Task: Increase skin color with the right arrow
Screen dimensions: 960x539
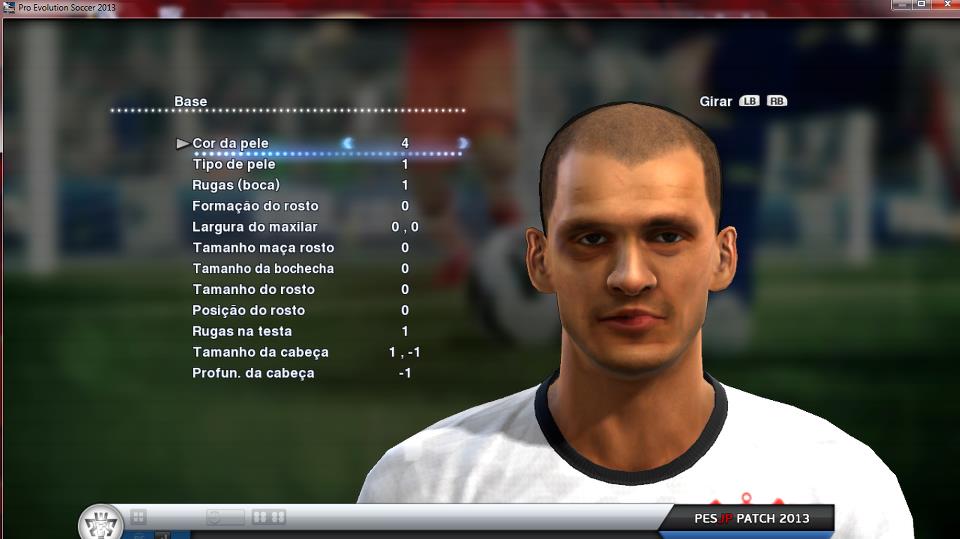Action: tap(463, 144)
